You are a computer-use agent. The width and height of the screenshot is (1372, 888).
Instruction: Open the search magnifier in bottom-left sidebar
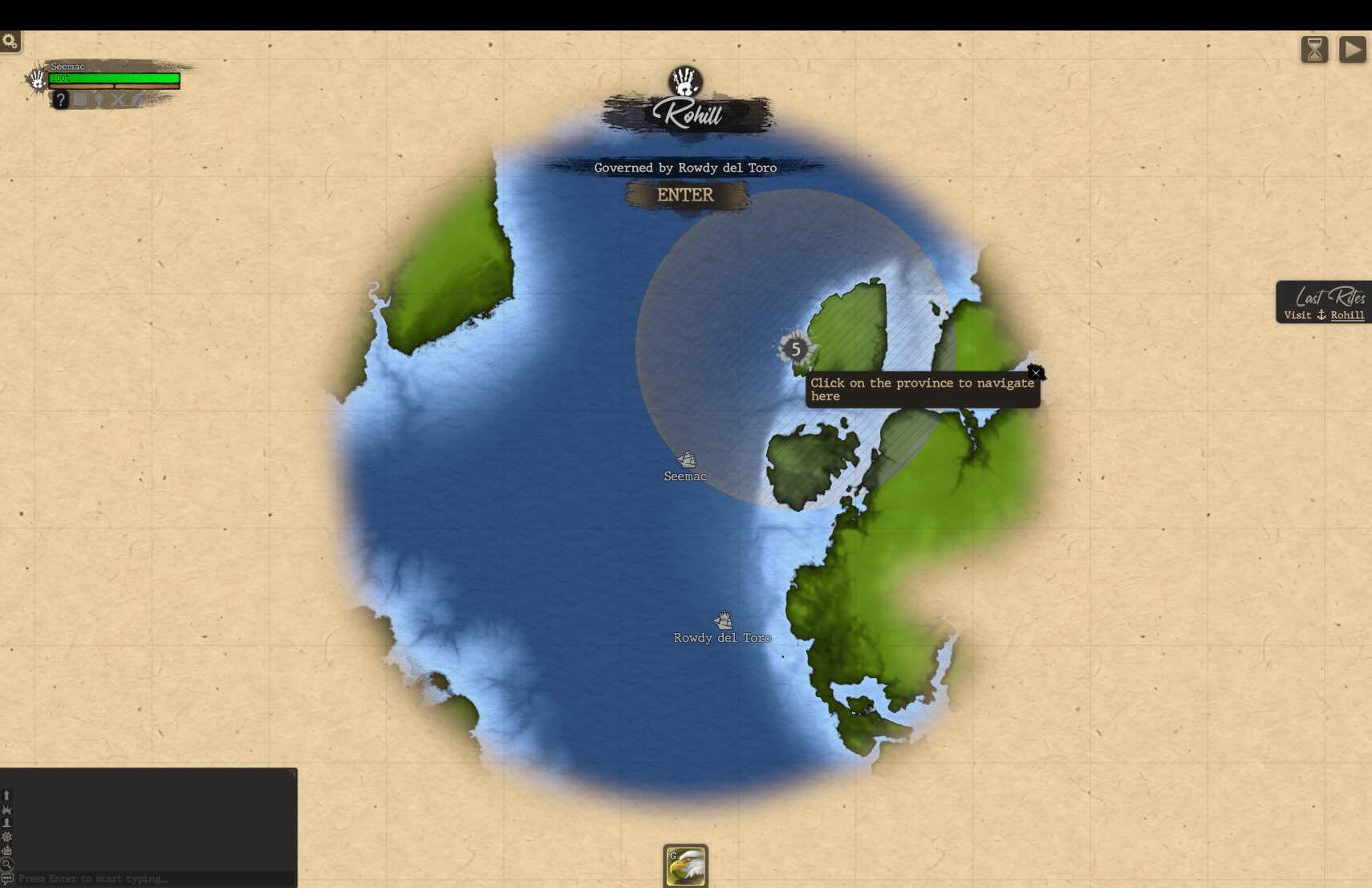6,864
